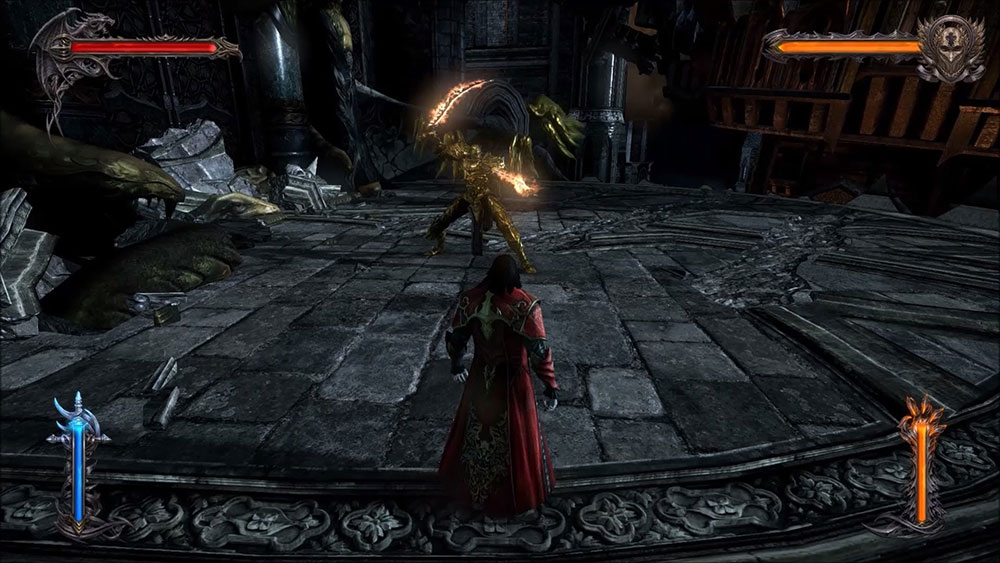Screen dimensions: 1000x563
Task: Select the blue Void Sword icon
Action: click(x=78, y=460)
